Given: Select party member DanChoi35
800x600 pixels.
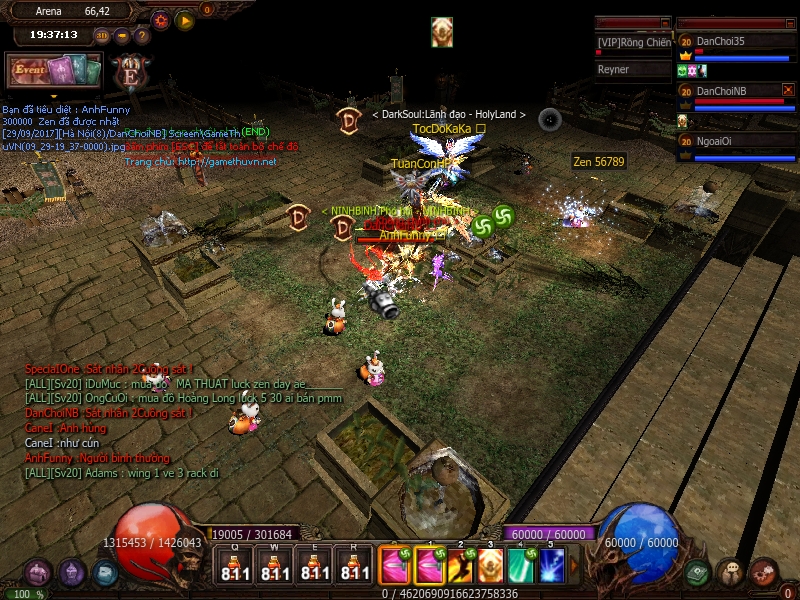Looking at the screenshot, I should point(734,41).
